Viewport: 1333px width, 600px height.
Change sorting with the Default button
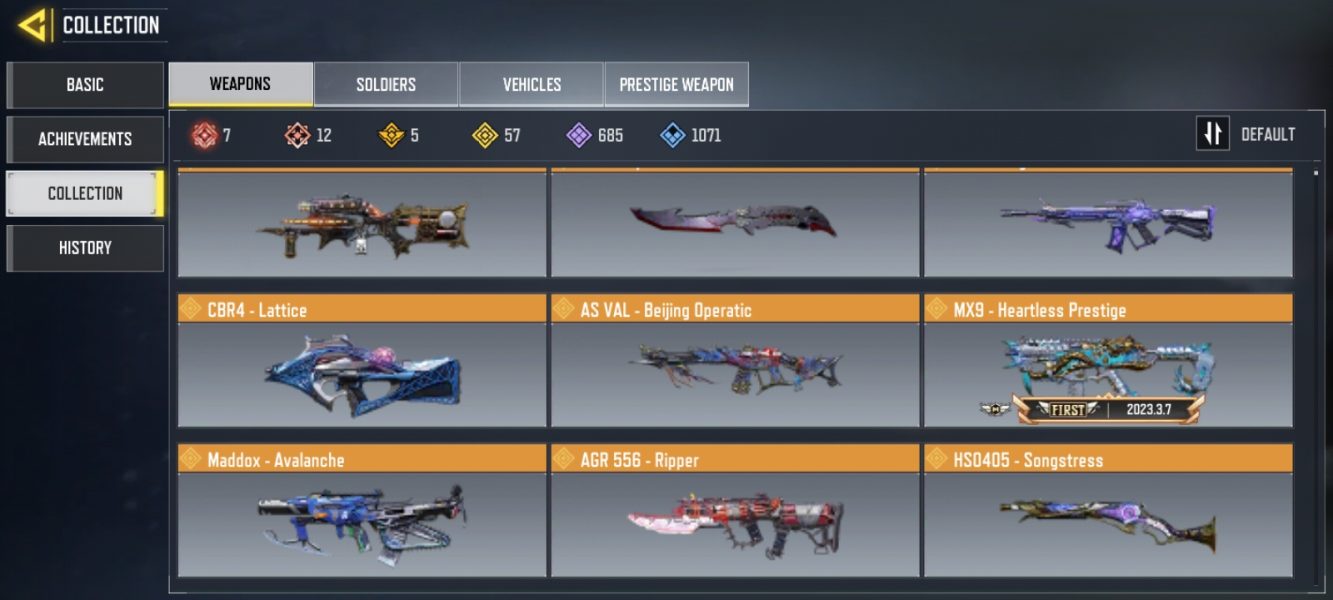click(1247, 134)
